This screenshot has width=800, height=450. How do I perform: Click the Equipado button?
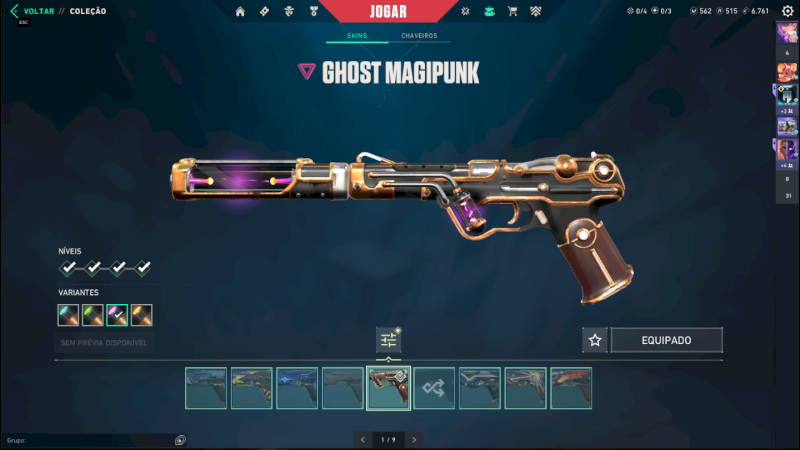pos(666,340)
